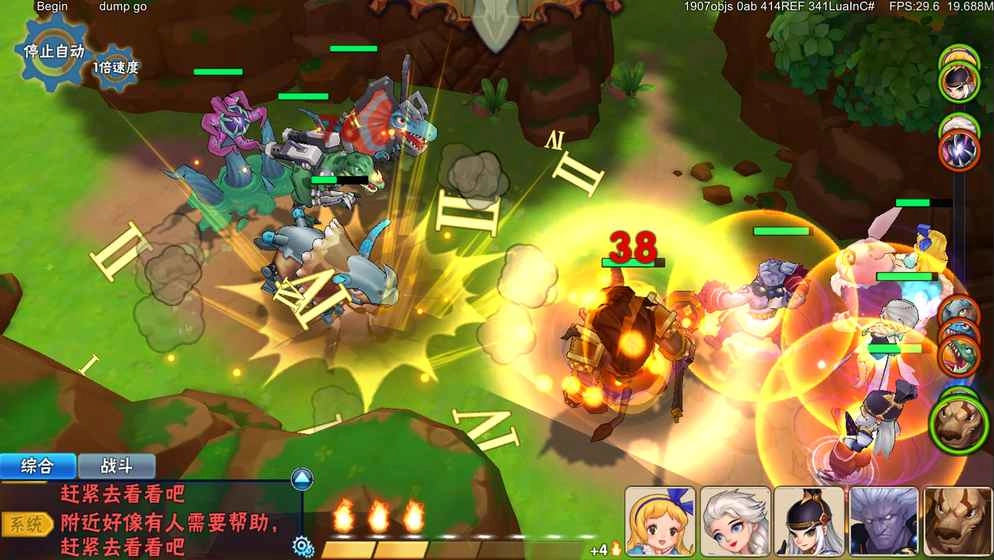Click the dump go debug label
Screen dimensions: 994x560
point(123,7)
